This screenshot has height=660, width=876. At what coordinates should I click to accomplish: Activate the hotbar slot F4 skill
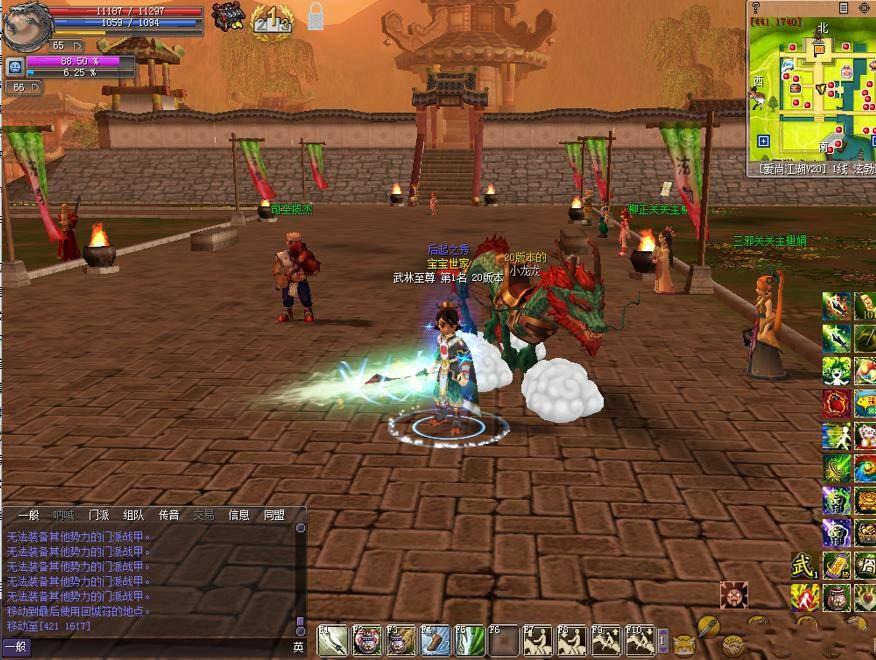(435, 640)
